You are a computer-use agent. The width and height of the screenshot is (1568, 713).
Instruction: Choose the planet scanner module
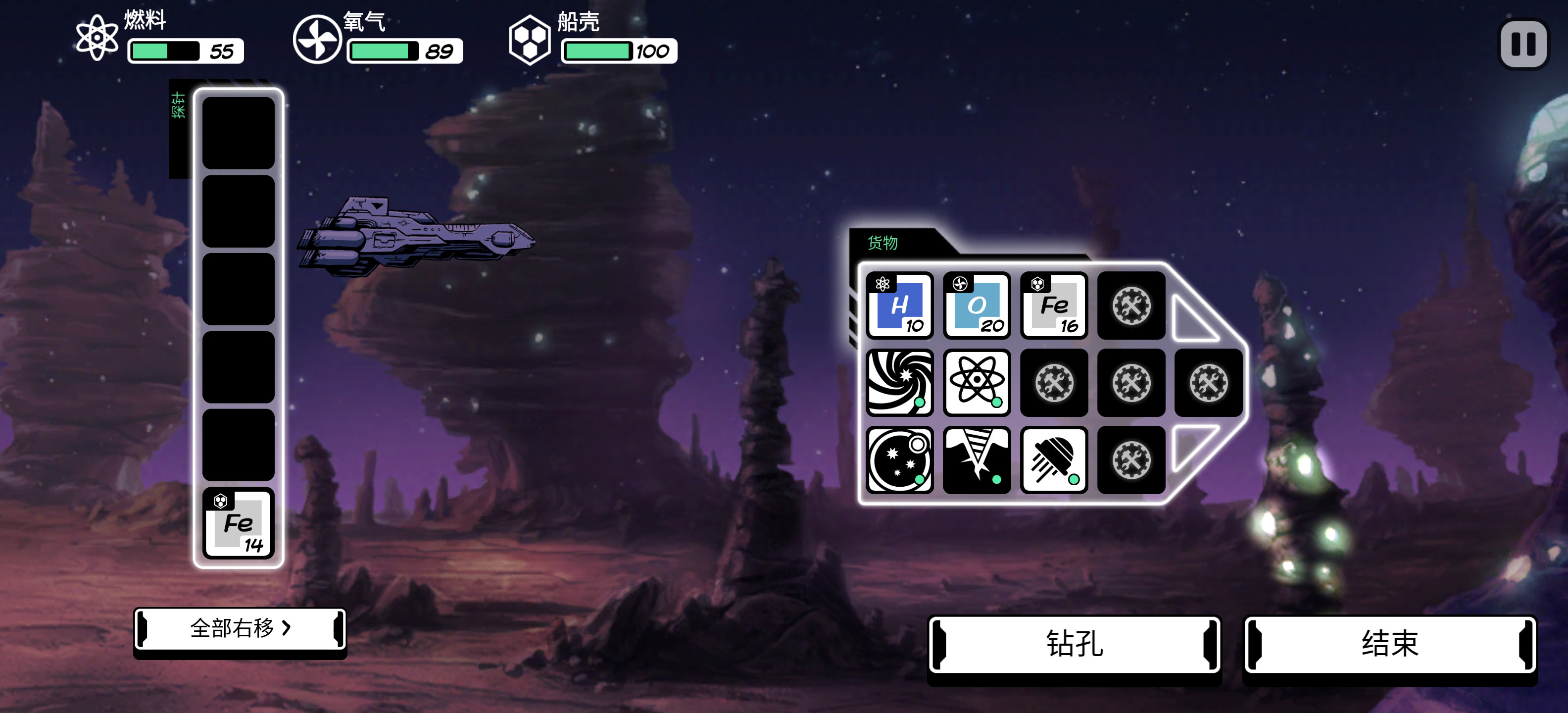point(899,459)
